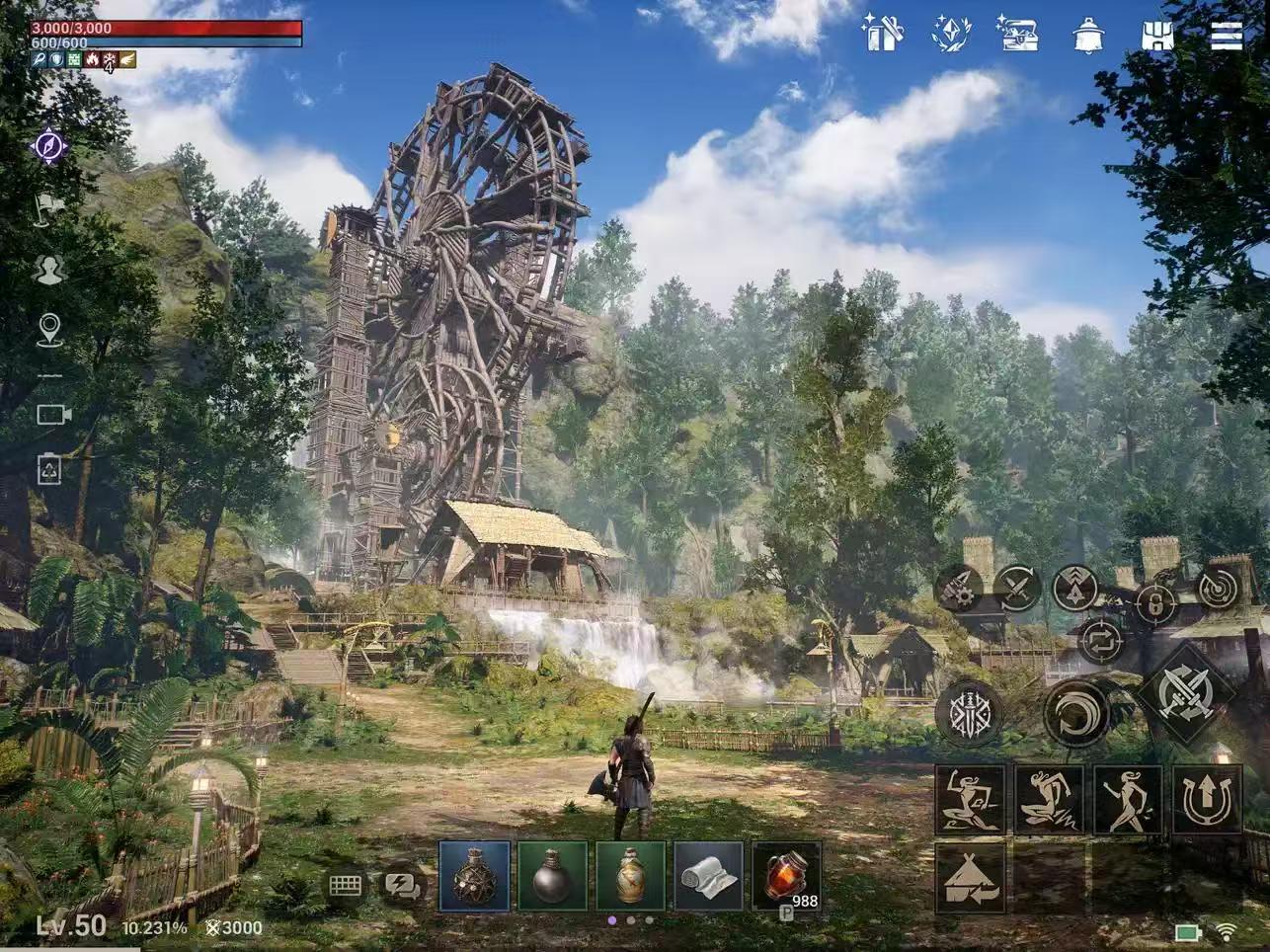Open the backpack inventory
This screenshot has height=952, width=1270.
coord(1156,35)
